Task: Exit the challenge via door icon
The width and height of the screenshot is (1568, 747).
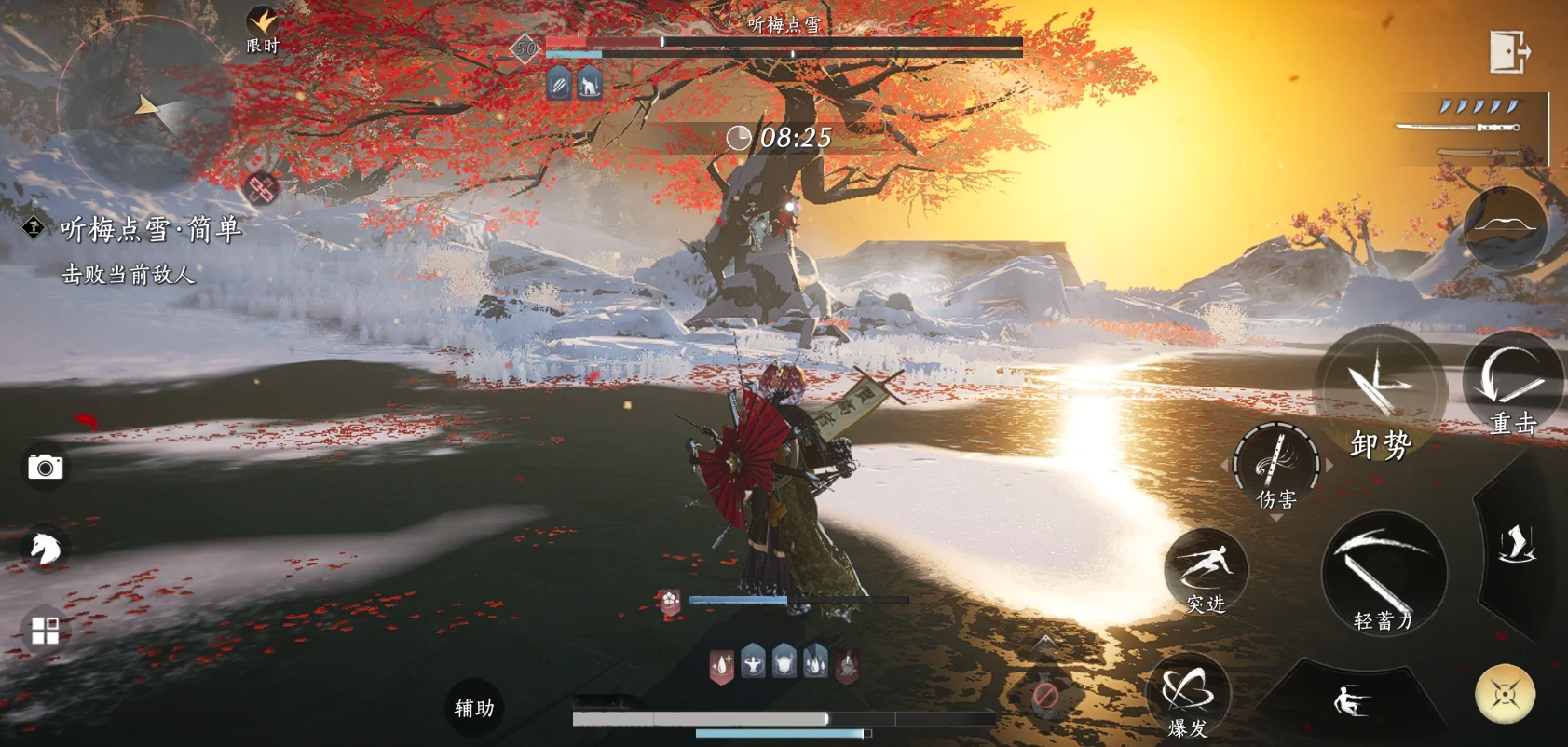Action: (1508, 51)
